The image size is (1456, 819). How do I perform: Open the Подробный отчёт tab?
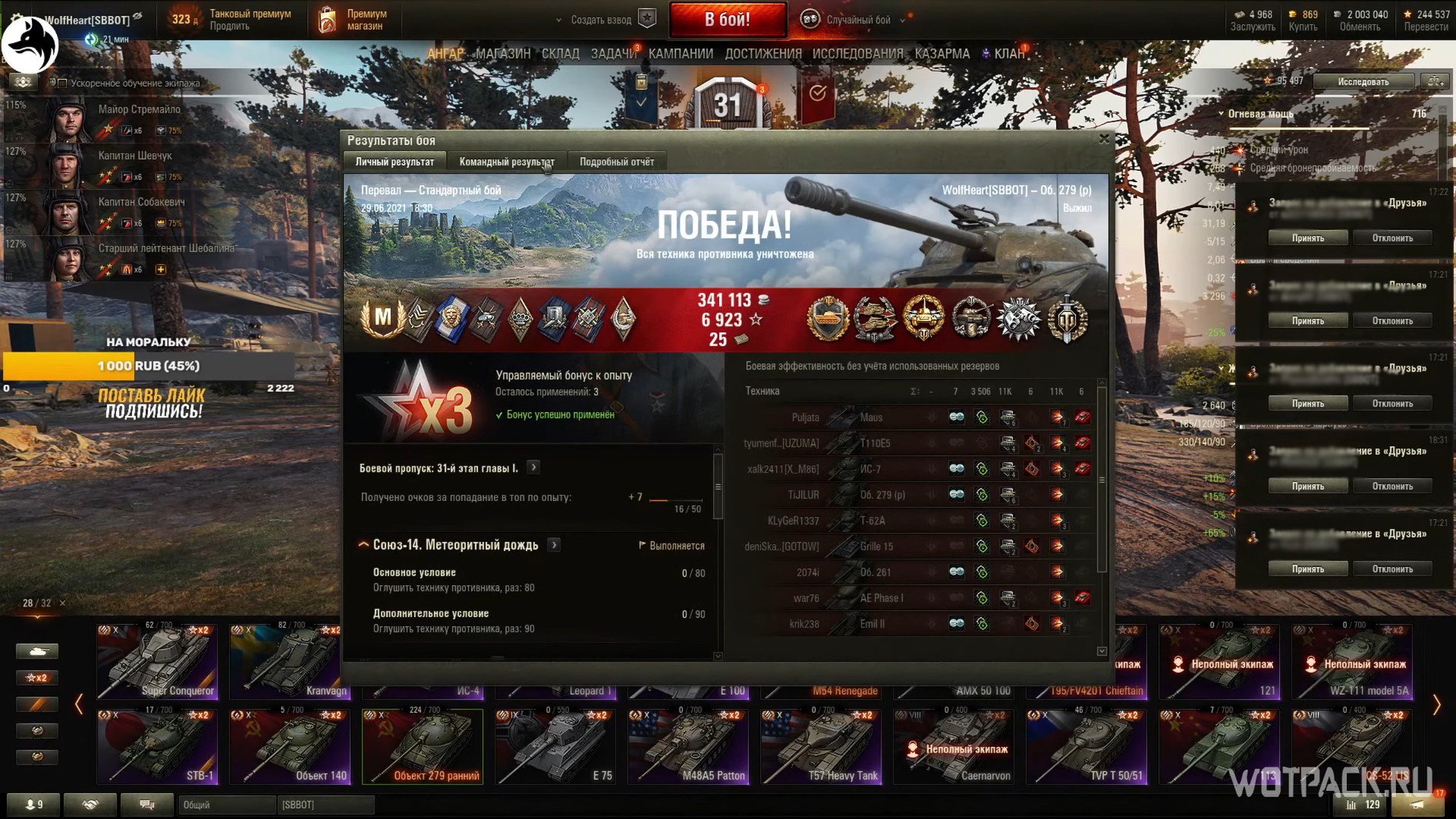[616, 162]
